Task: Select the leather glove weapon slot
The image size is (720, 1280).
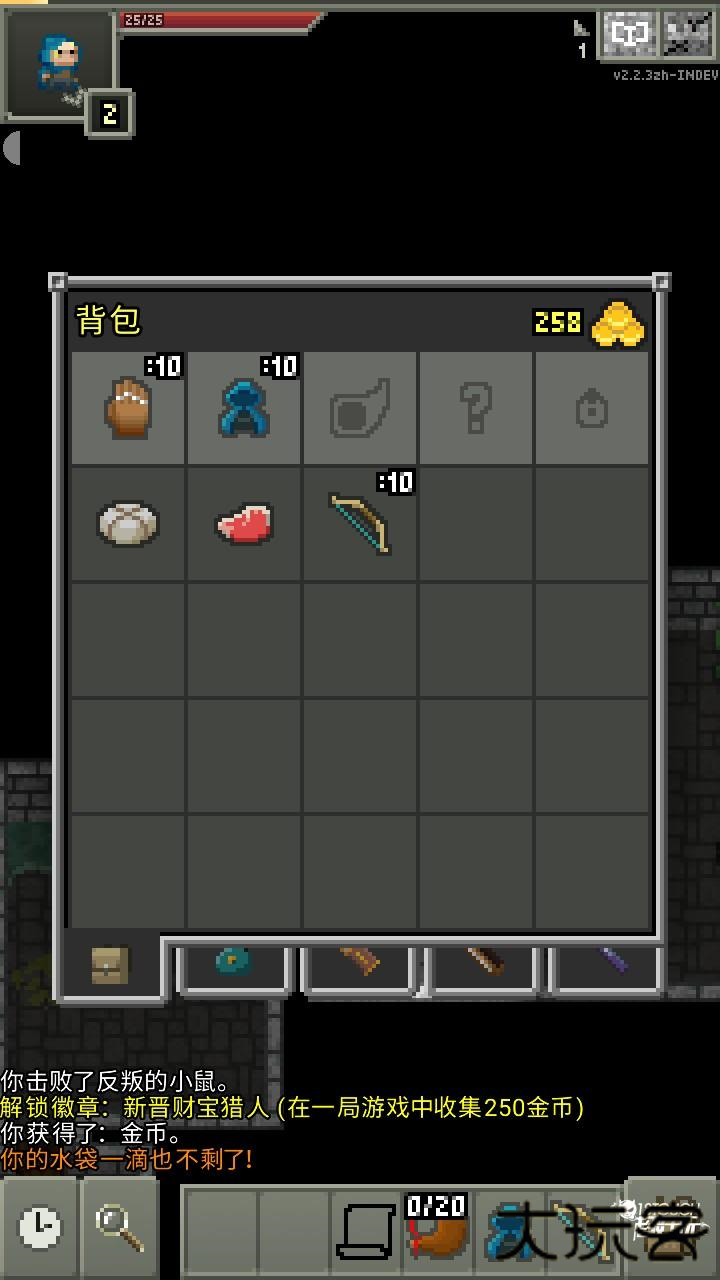Action: (128, 408)
